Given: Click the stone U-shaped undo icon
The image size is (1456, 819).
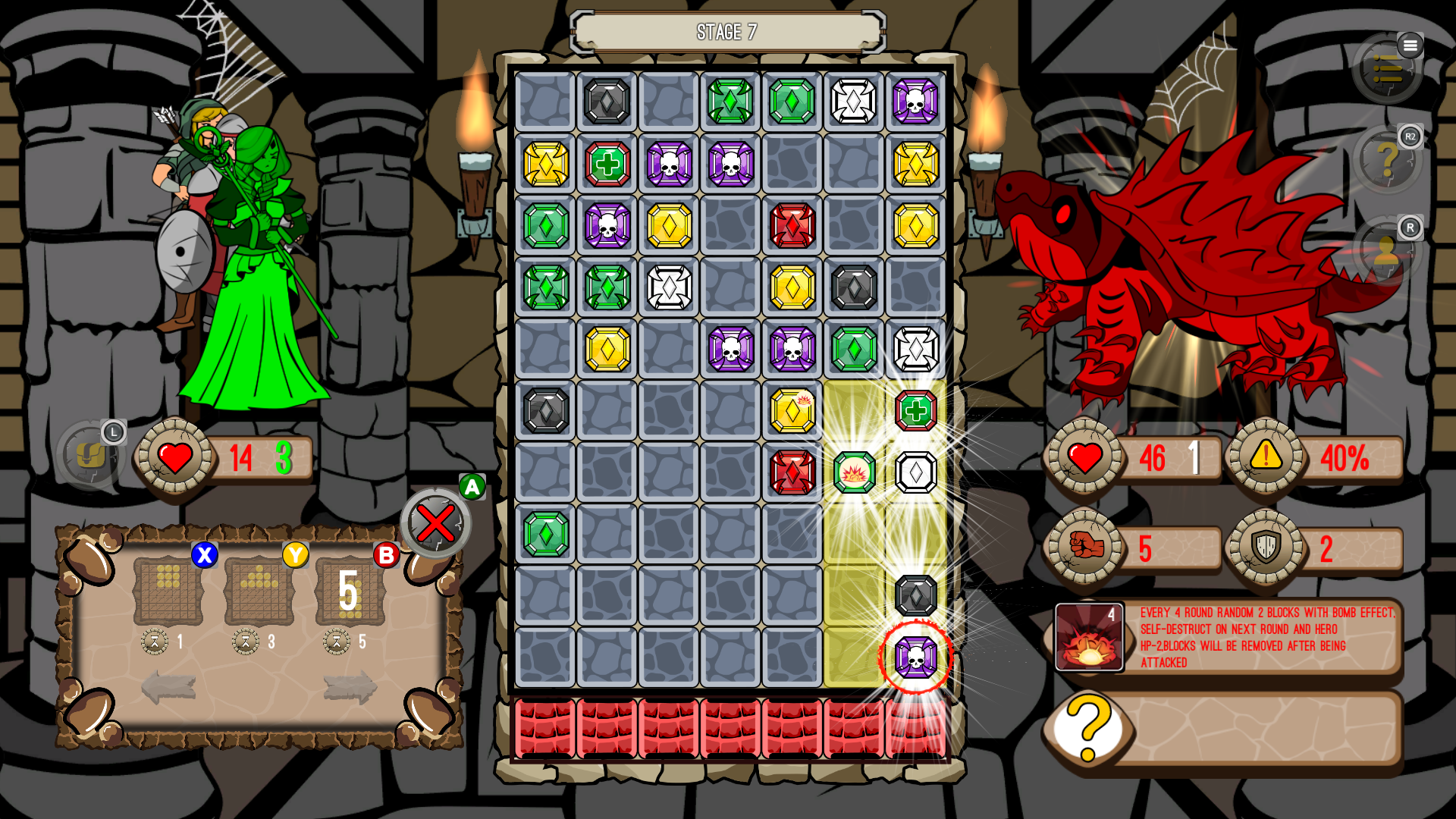Looking at the screenshot, I should 91,455.
